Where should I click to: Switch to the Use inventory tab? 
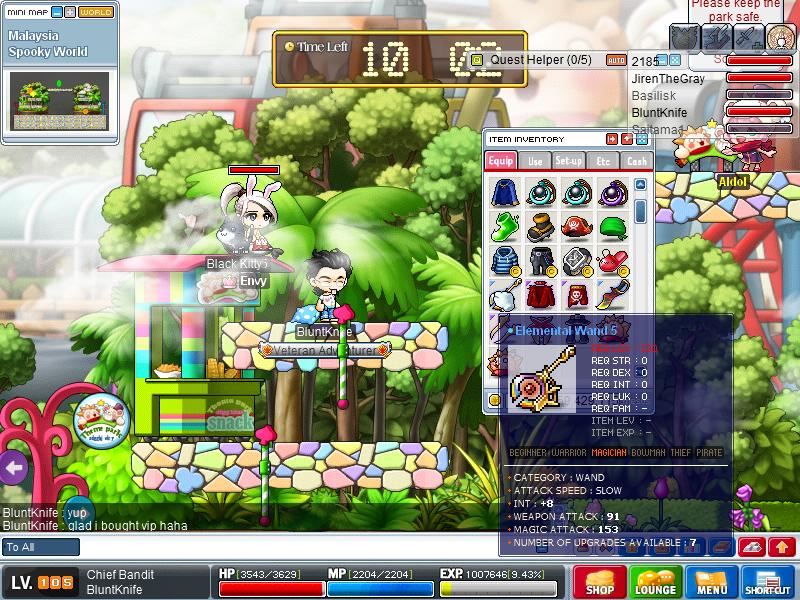coord(535,161)
